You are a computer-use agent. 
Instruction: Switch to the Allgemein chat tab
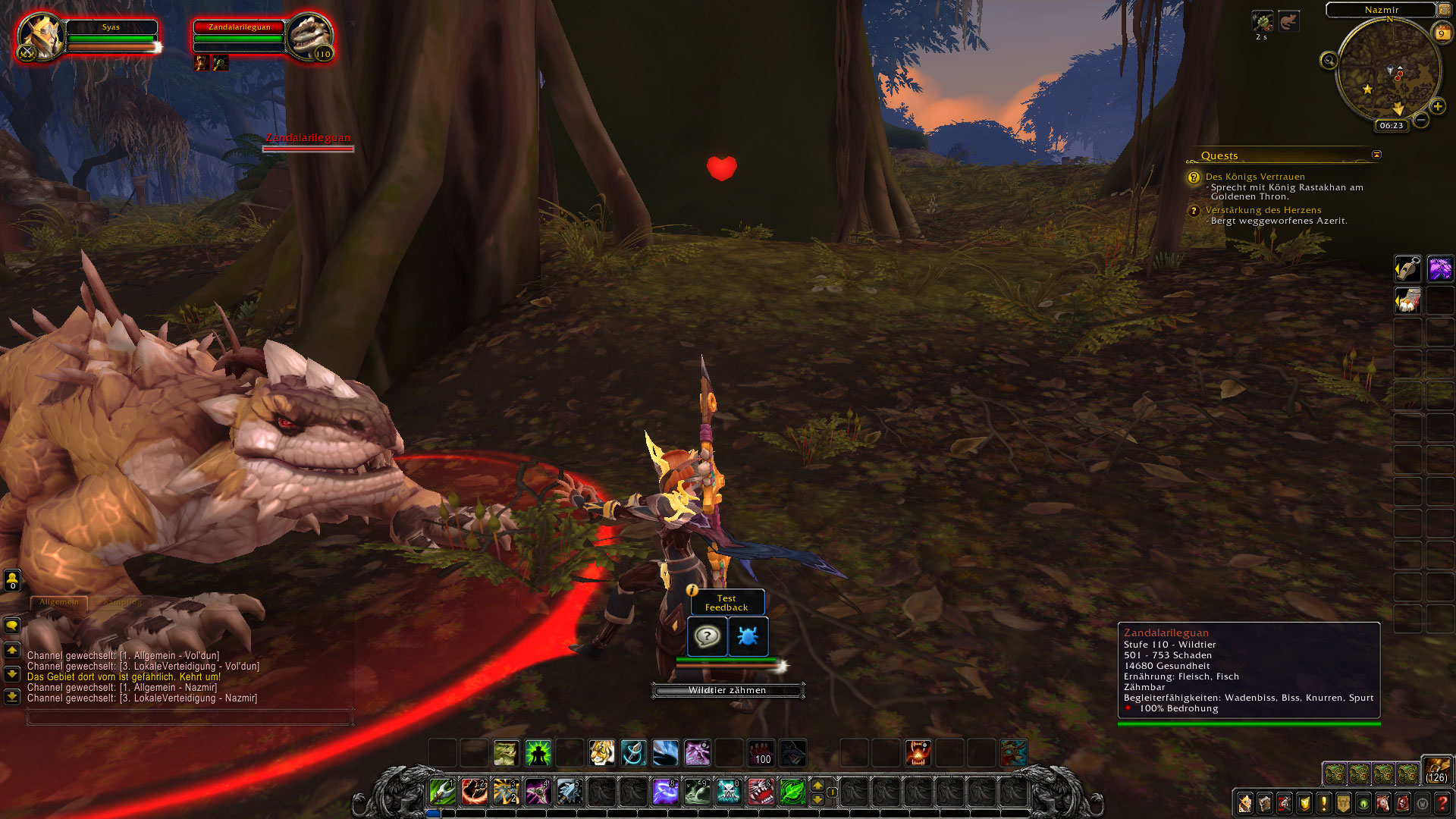(x=59, y=602)
